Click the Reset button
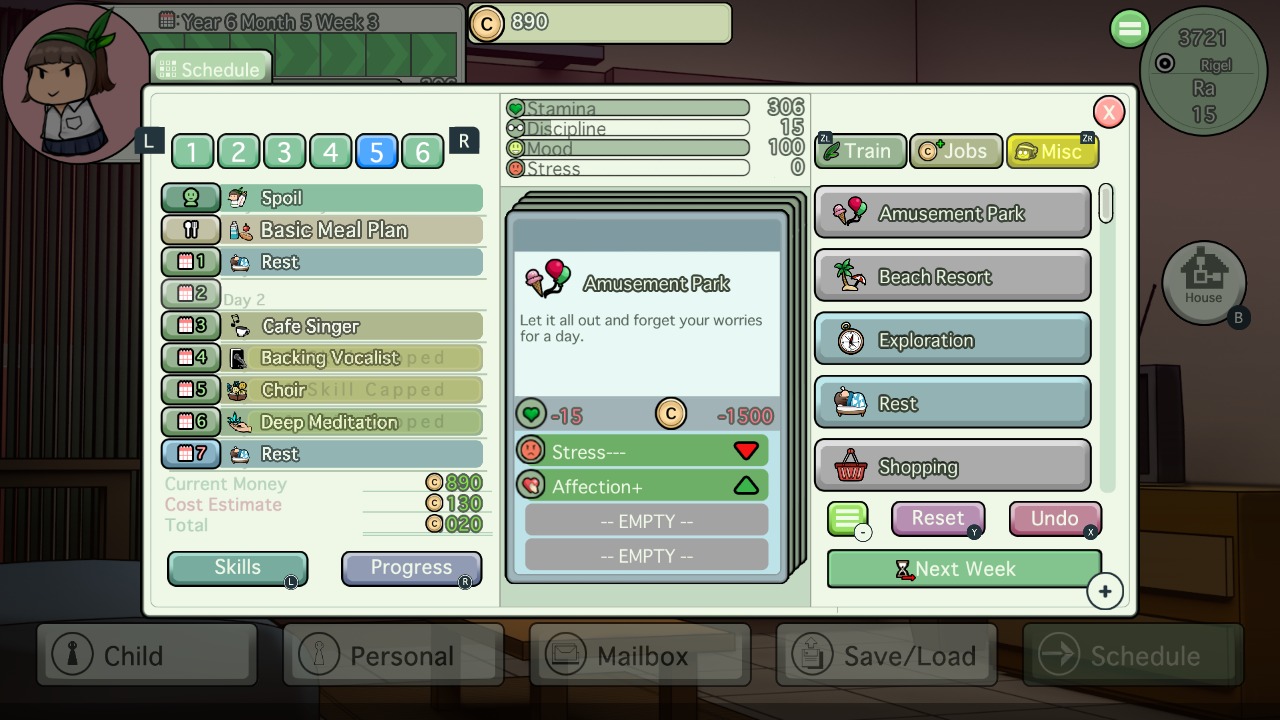The height and width of the screenshot is (720, 1280). click(x=937, y=518)
